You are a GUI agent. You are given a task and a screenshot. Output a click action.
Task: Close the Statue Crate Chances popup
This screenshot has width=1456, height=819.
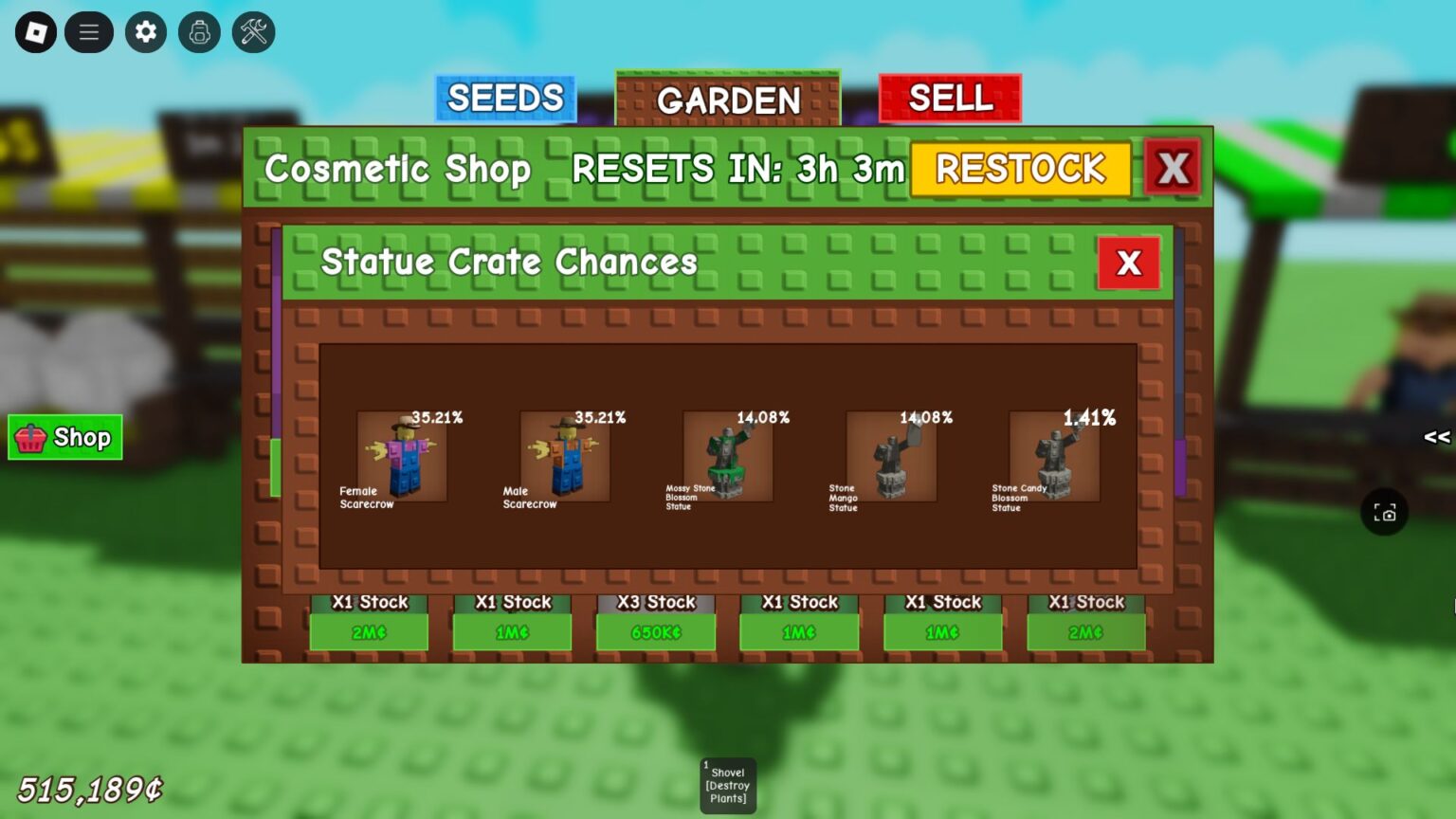1128,263
